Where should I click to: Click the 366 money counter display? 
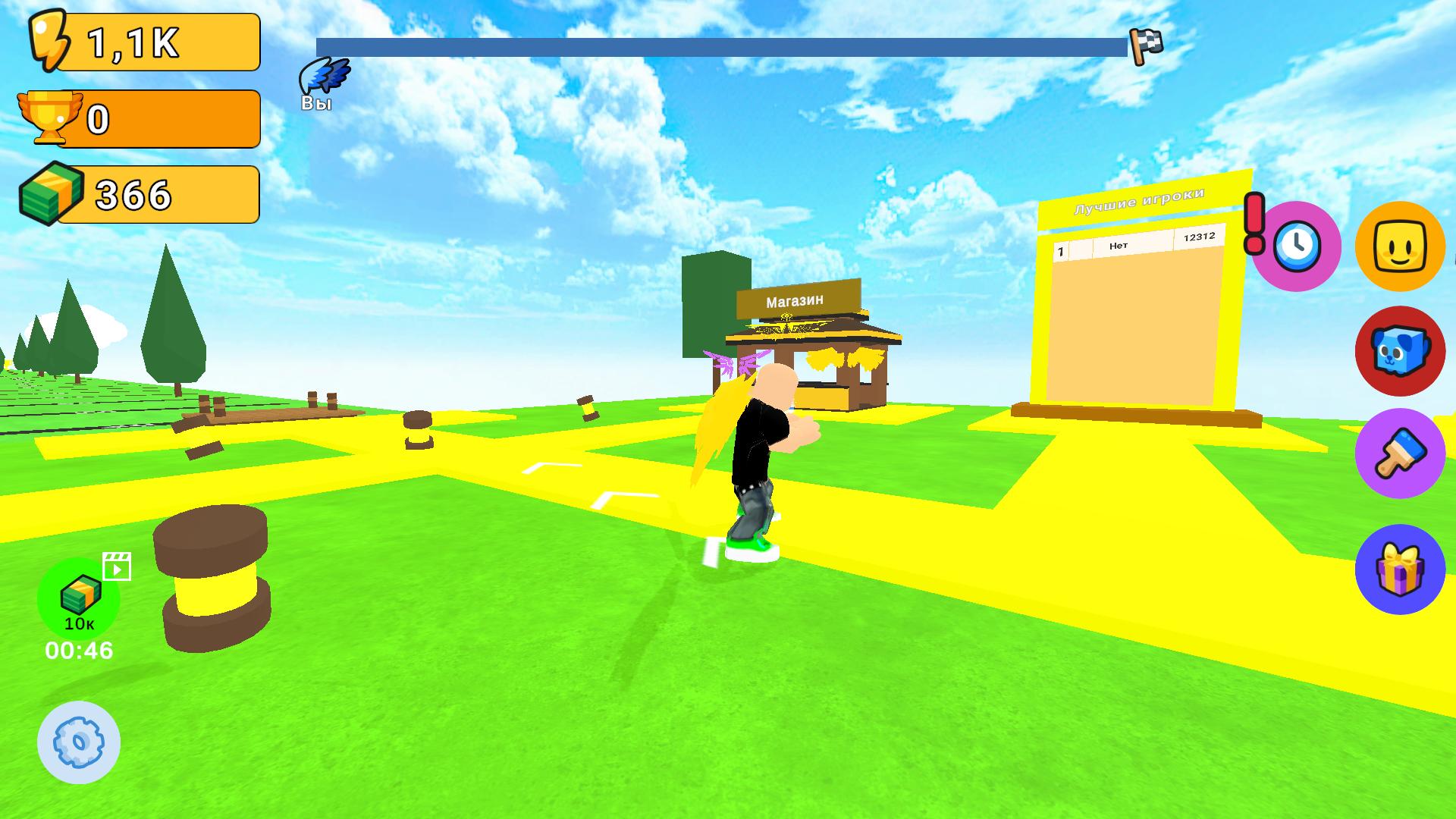[133, 194]
